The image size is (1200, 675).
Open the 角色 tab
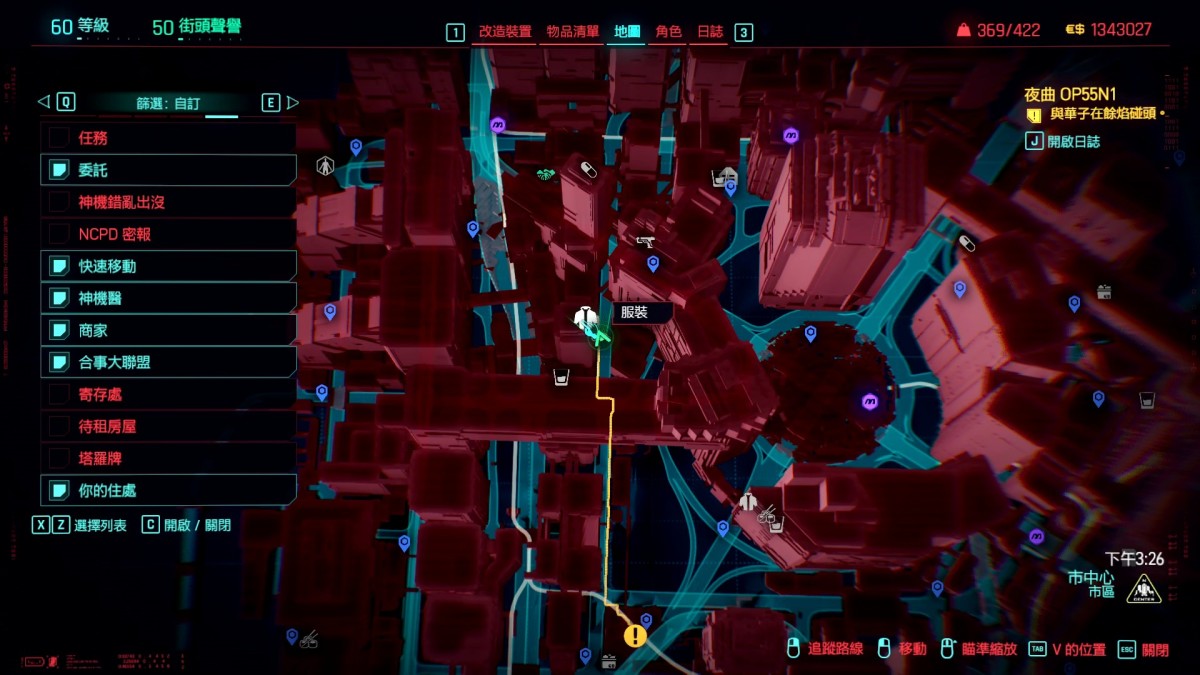click(x=668, y=32)
